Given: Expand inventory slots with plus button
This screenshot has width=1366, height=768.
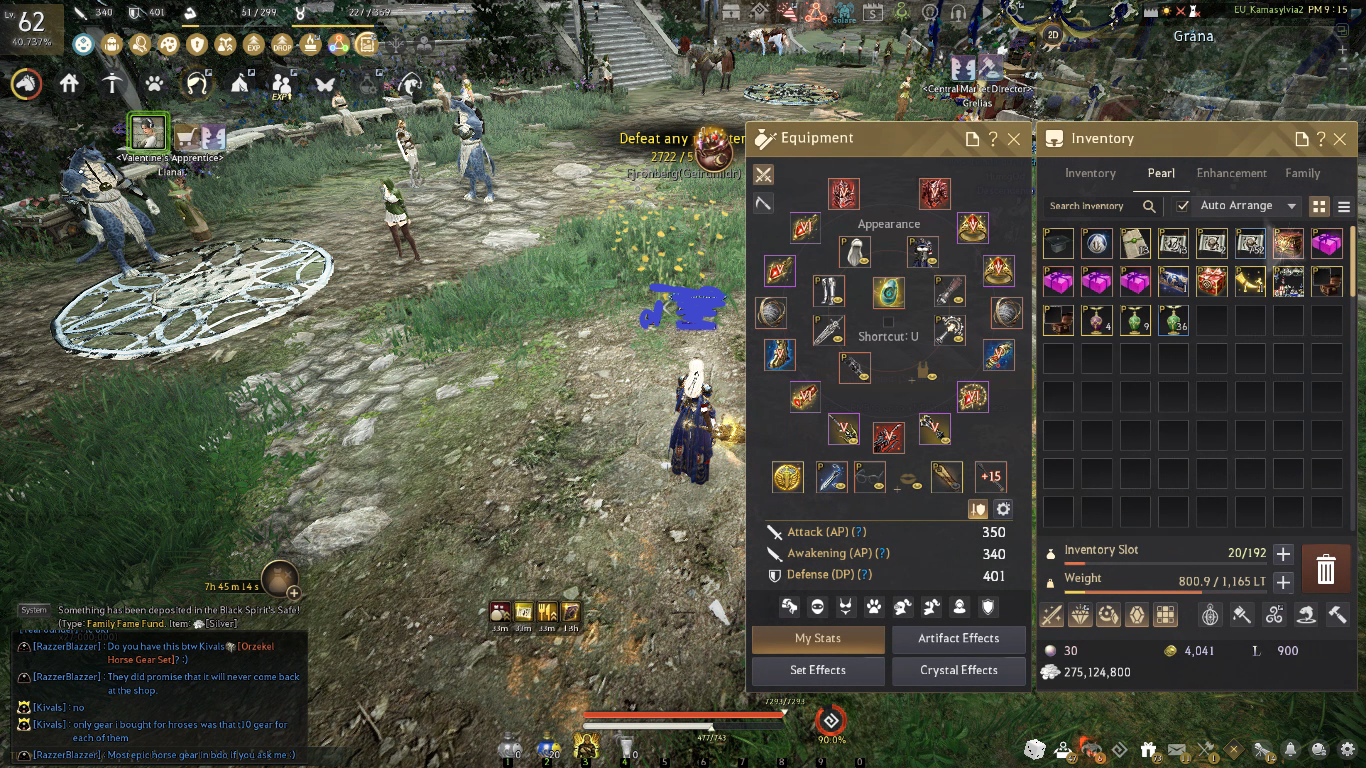Looking at the screenshot, I should [x=1283, y=554].
